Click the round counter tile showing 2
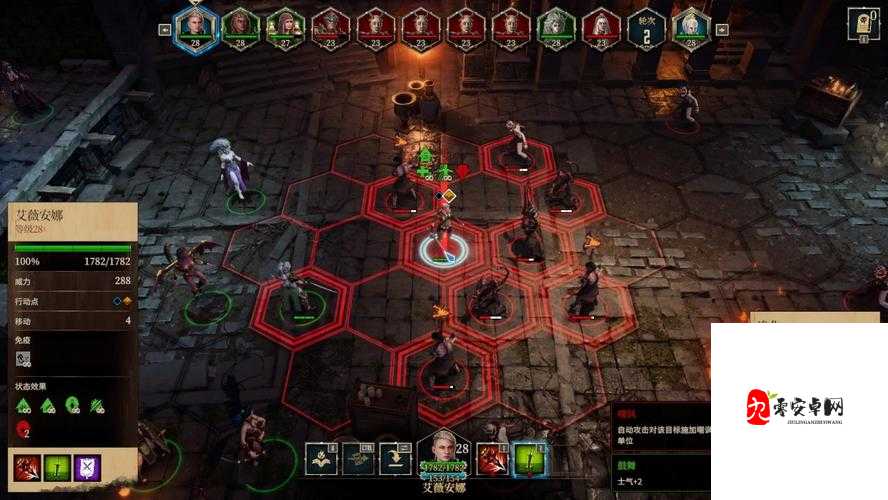The height and width of the screenshot is (500, 888). click(647, 26)
